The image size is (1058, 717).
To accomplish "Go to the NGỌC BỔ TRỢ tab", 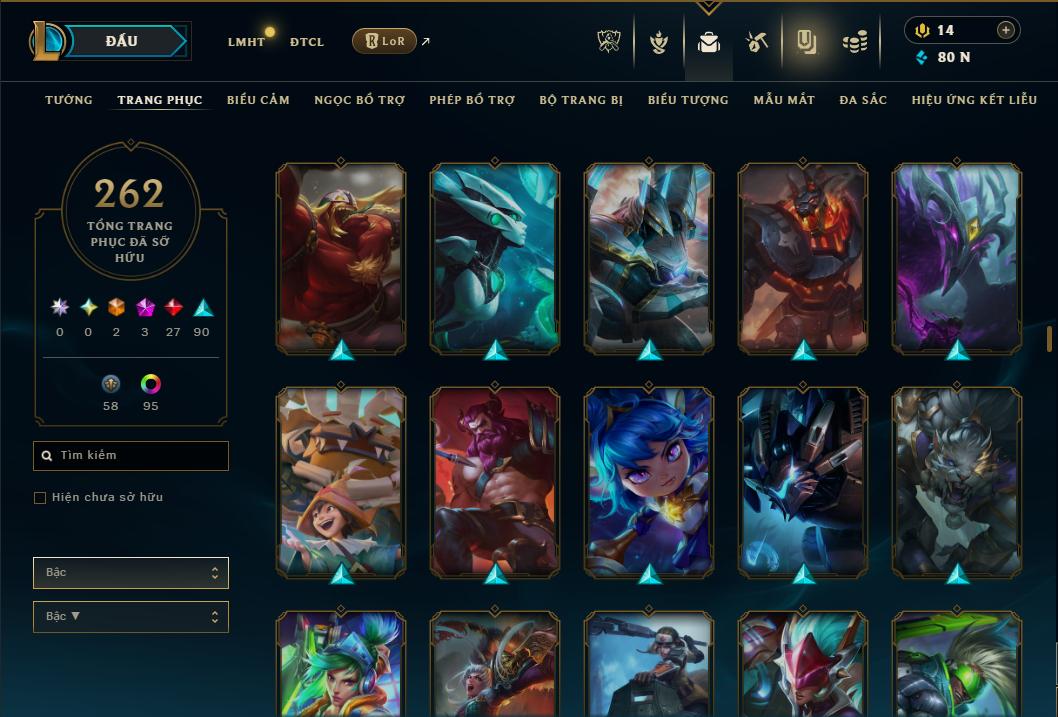I will pyautogui.click(x=359, y=100).
